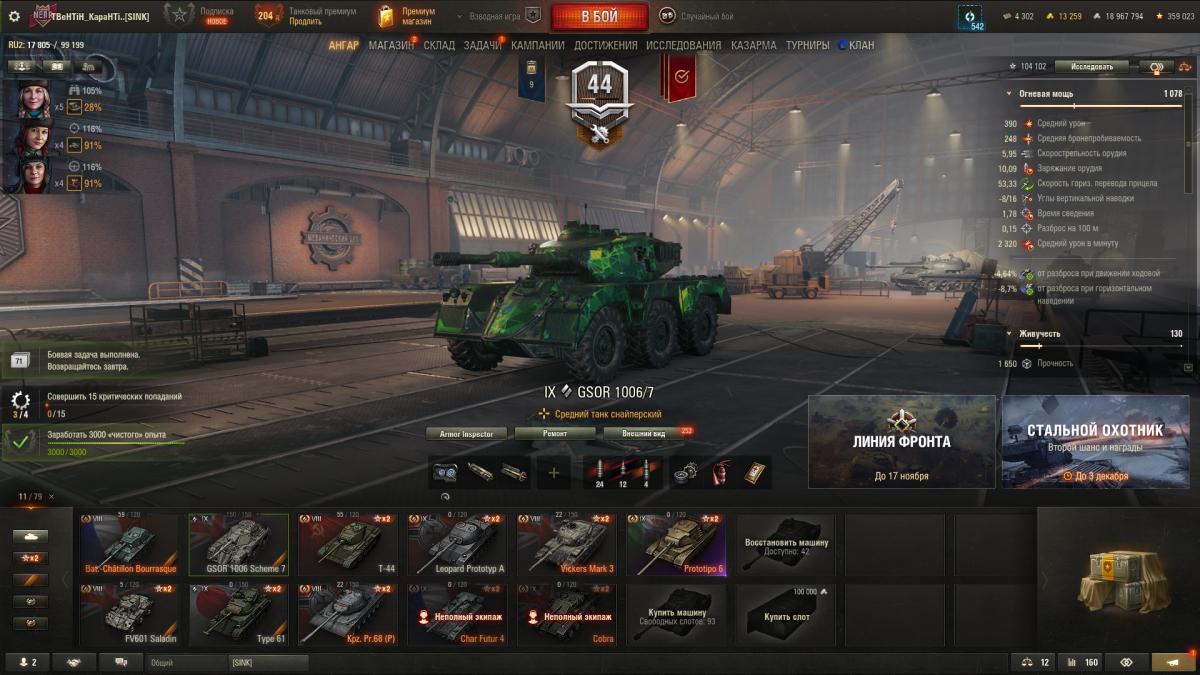Go to the КАЗАРМА tab
The image size is (1200, 675).
click(x=753, y=45)
